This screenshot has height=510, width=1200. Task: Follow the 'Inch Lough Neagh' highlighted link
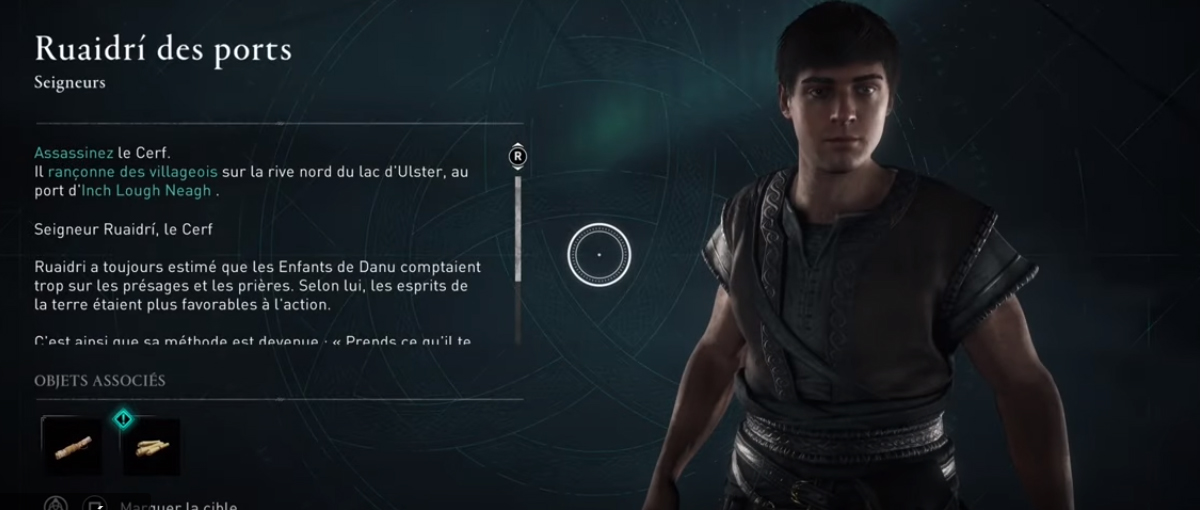tap(159, 190)
